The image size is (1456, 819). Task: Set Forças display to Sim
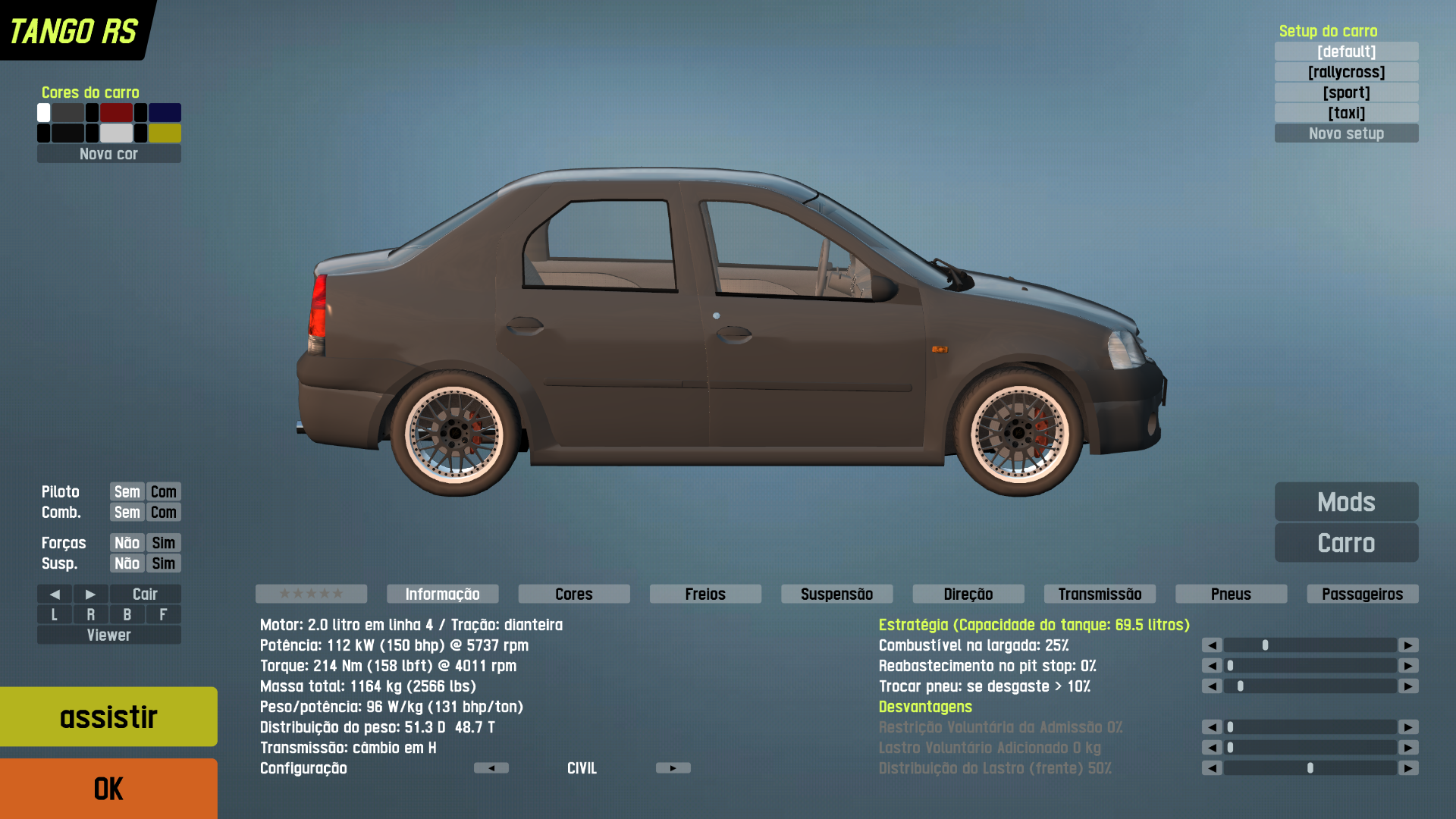point(163,543)
